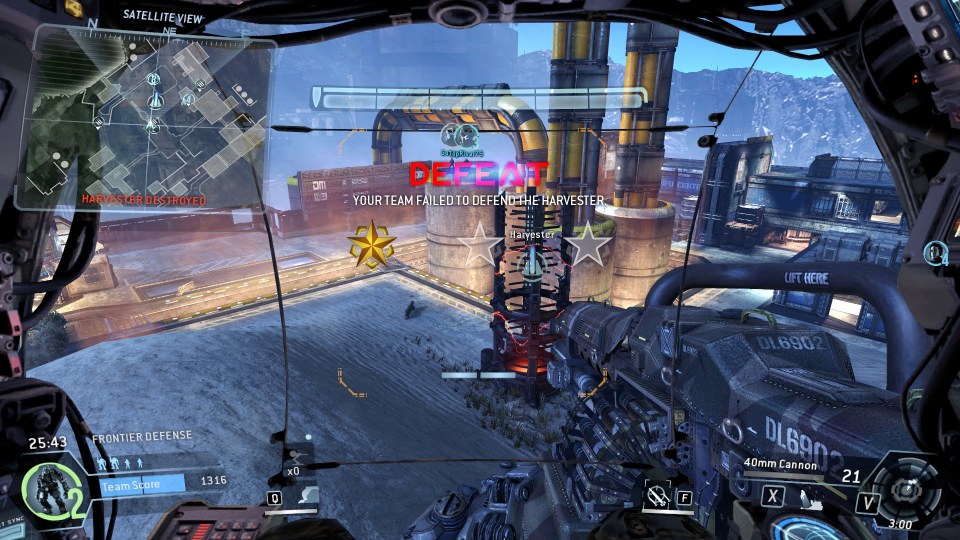Select the 40mm Cannon weapon label
This screenshot has height=540, width=960.
[780, 464]
